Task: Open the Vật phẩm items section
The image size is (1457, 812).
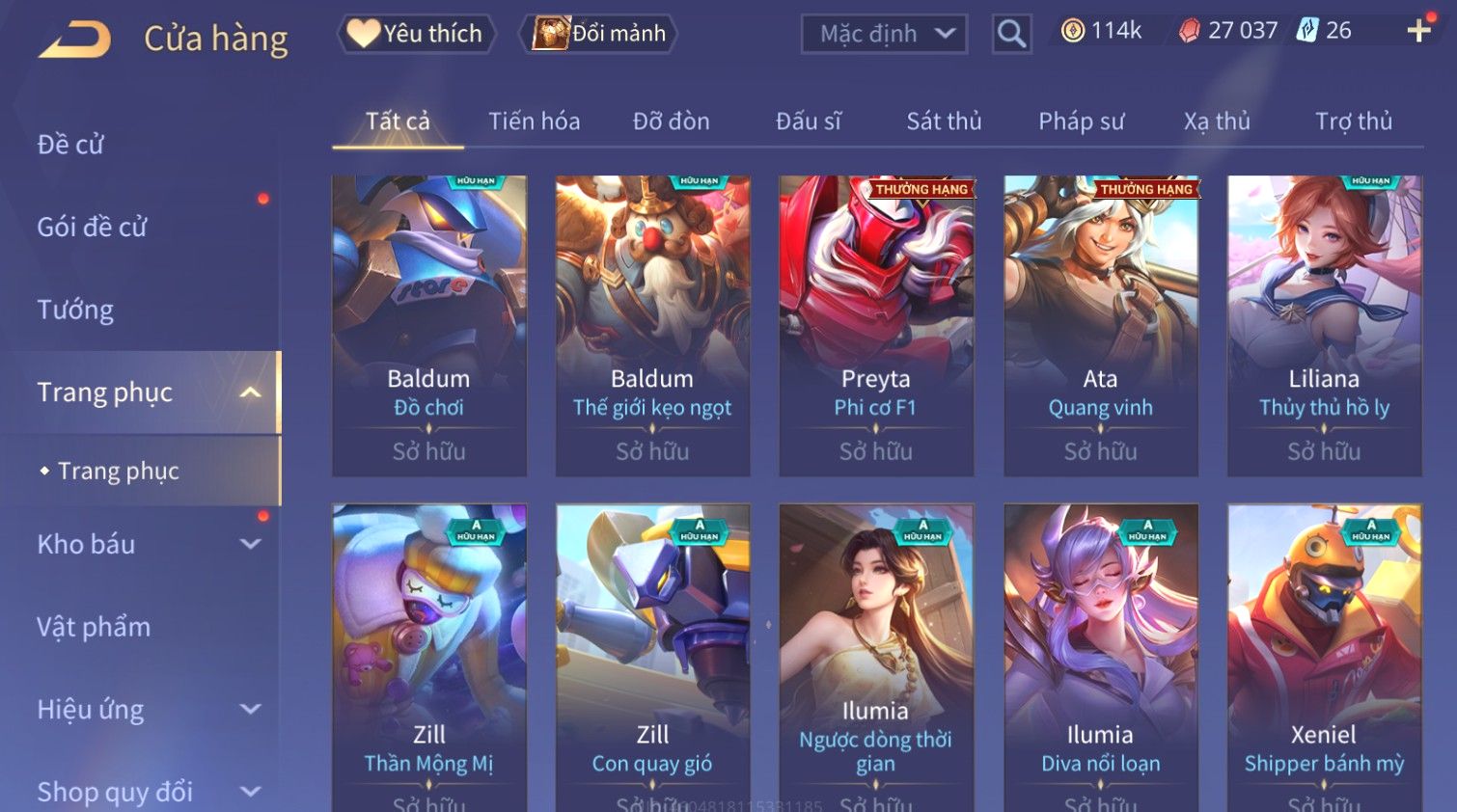Action: click(94, 627)
